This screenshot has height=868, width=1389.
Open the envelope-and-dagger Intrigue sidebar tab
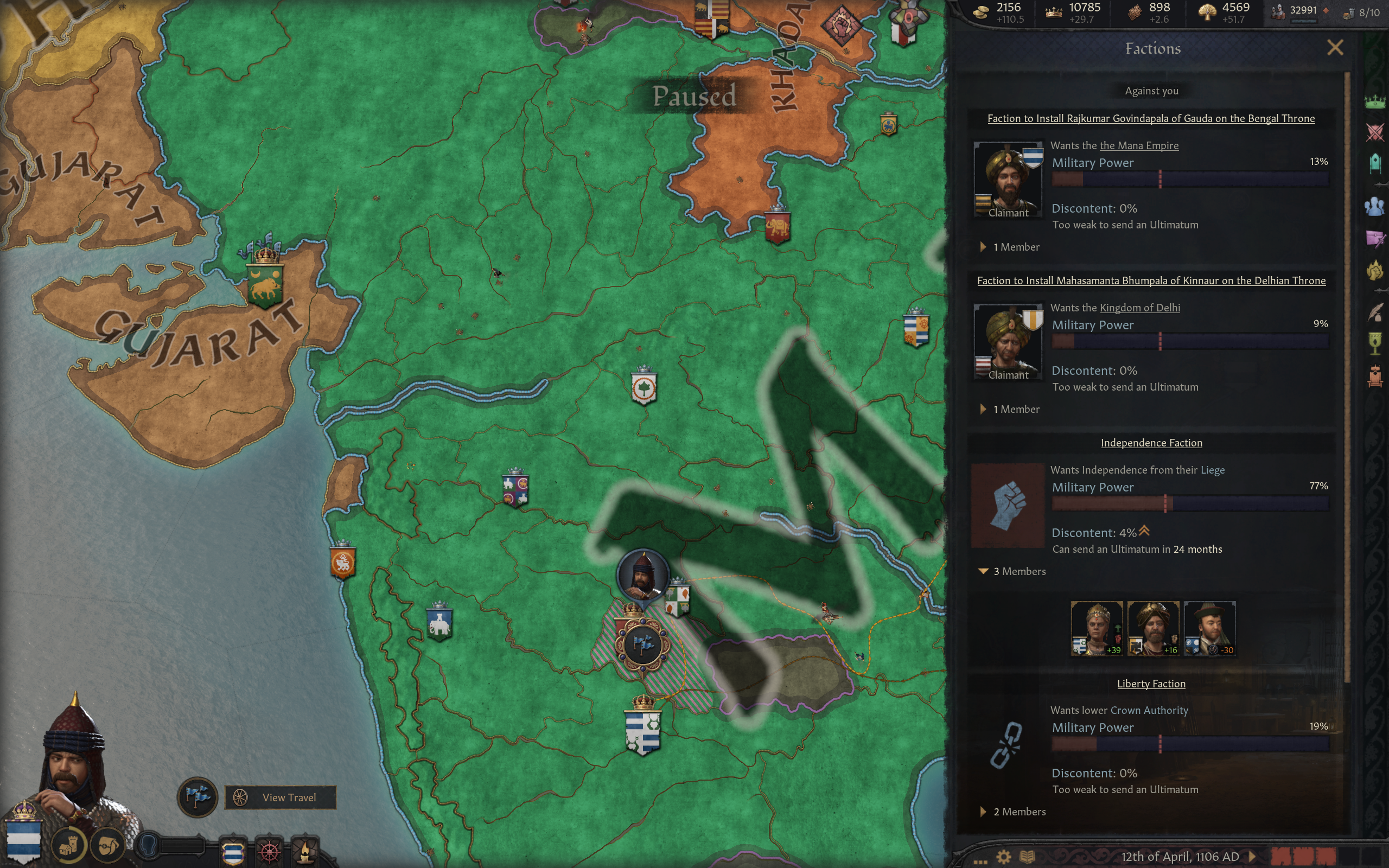tap(1375, 237)
